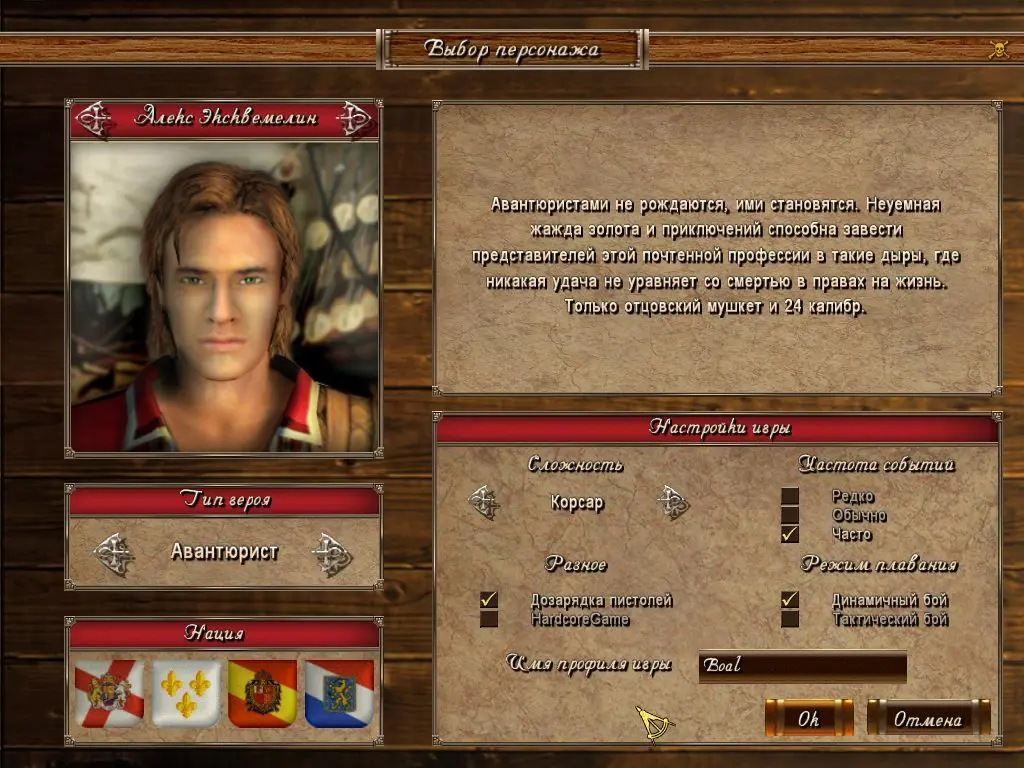The image size is (1024, 768).
Task: Set event frequency to Редко
Action: point(790,496)
